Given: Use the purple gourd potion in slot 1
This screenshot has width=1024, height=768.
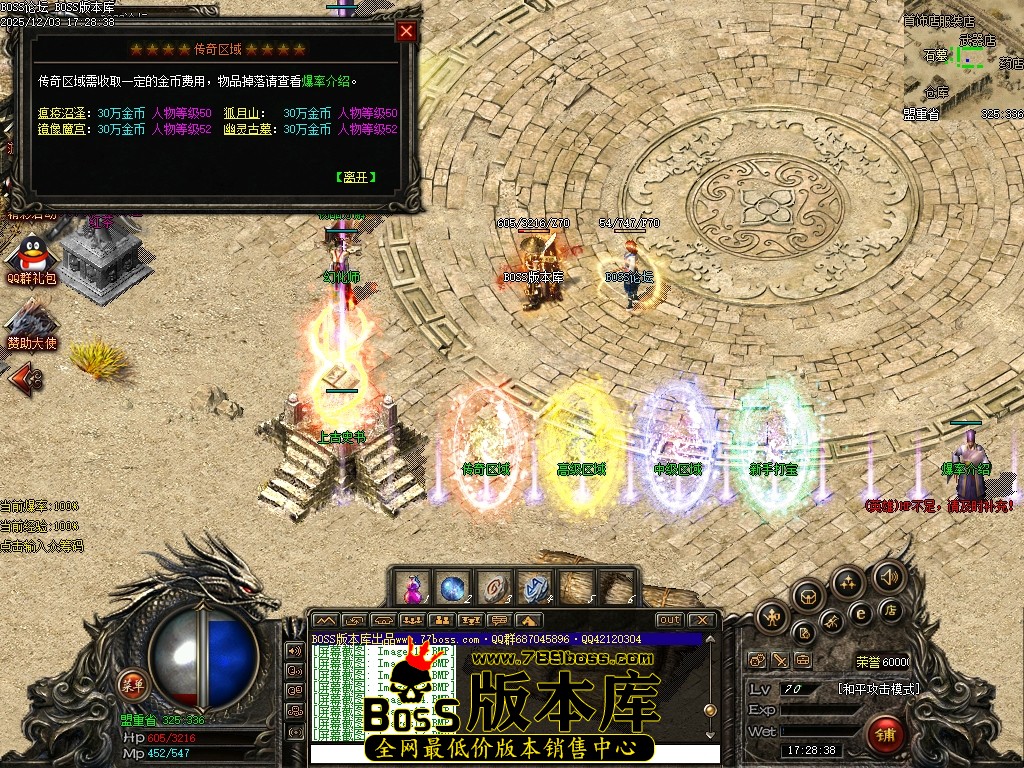Looking at the screenshot, I should [412, 587].
